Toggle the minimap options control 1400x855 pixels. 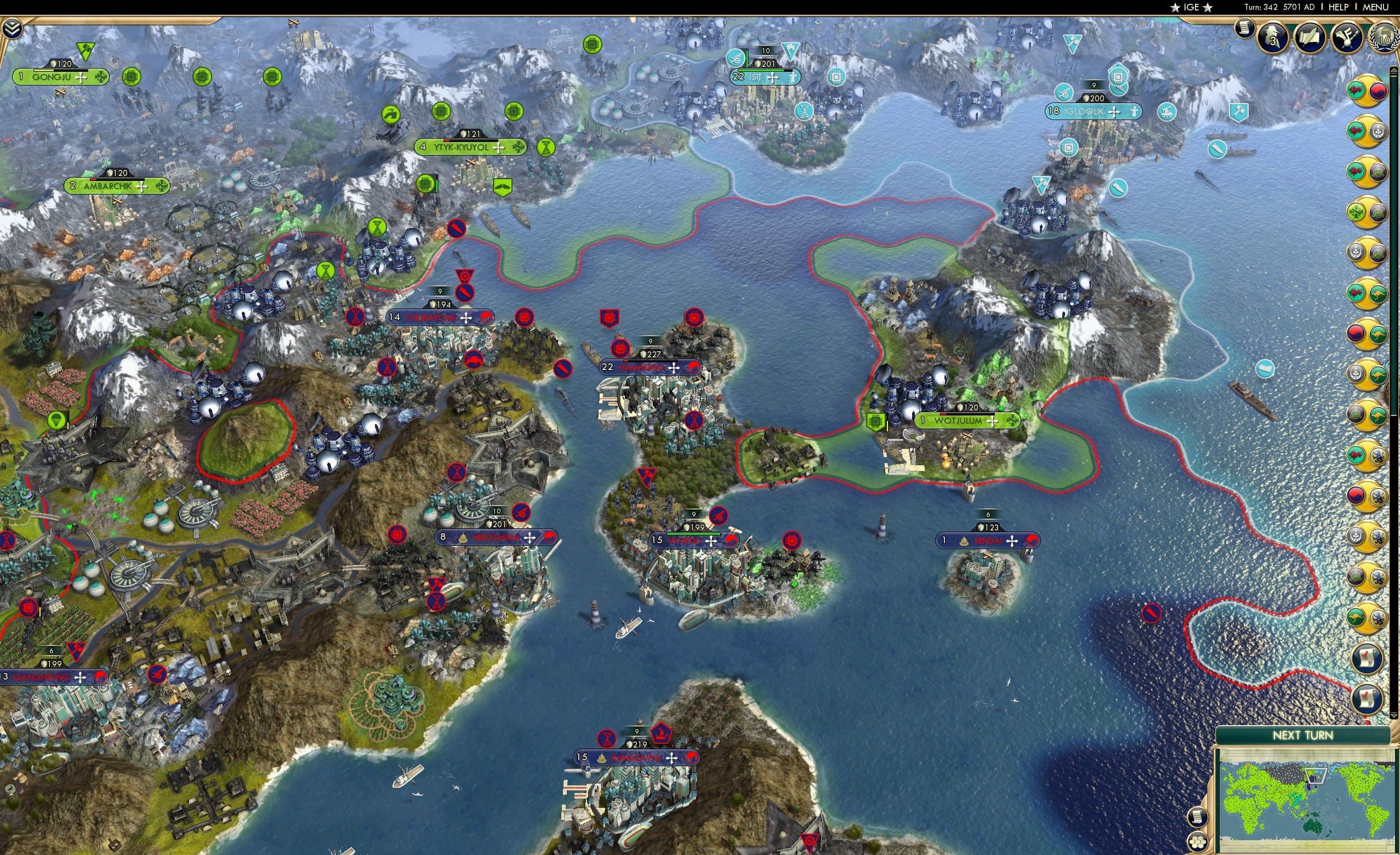click(x=1198, y=817)
